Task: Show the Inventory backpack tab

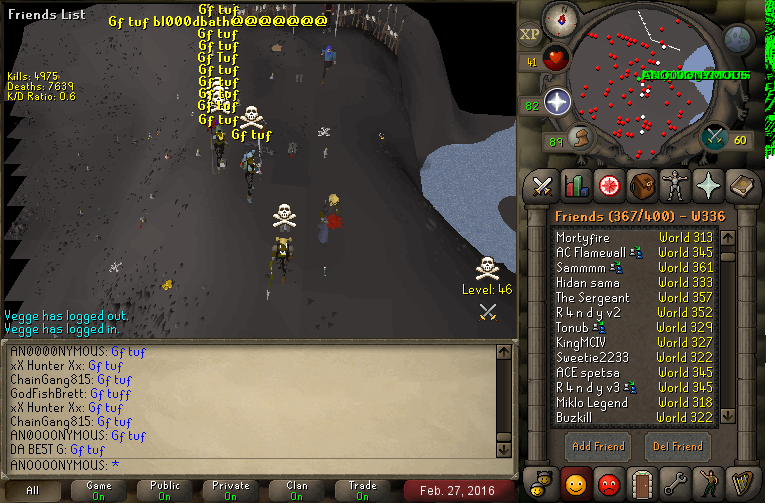Action: point(641,185)
